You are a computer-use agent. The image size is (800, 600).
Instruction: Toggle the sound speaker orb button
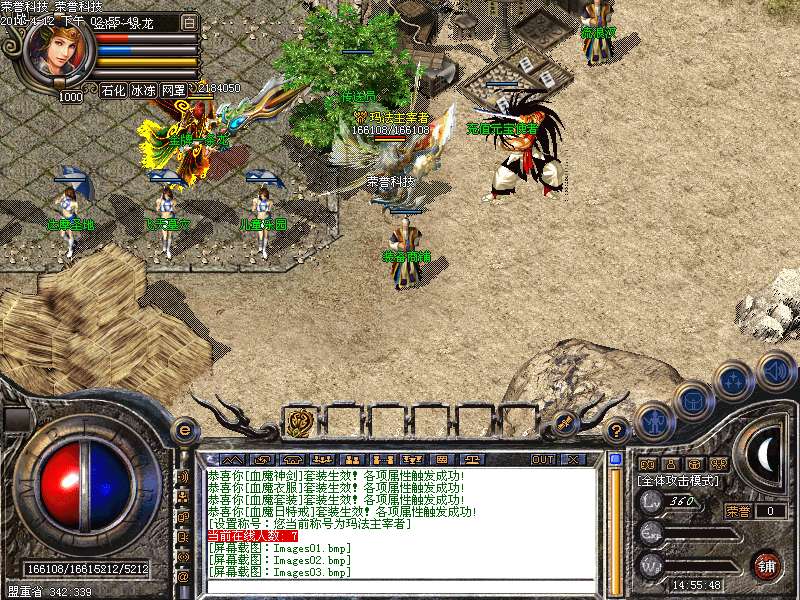(775, 371)
